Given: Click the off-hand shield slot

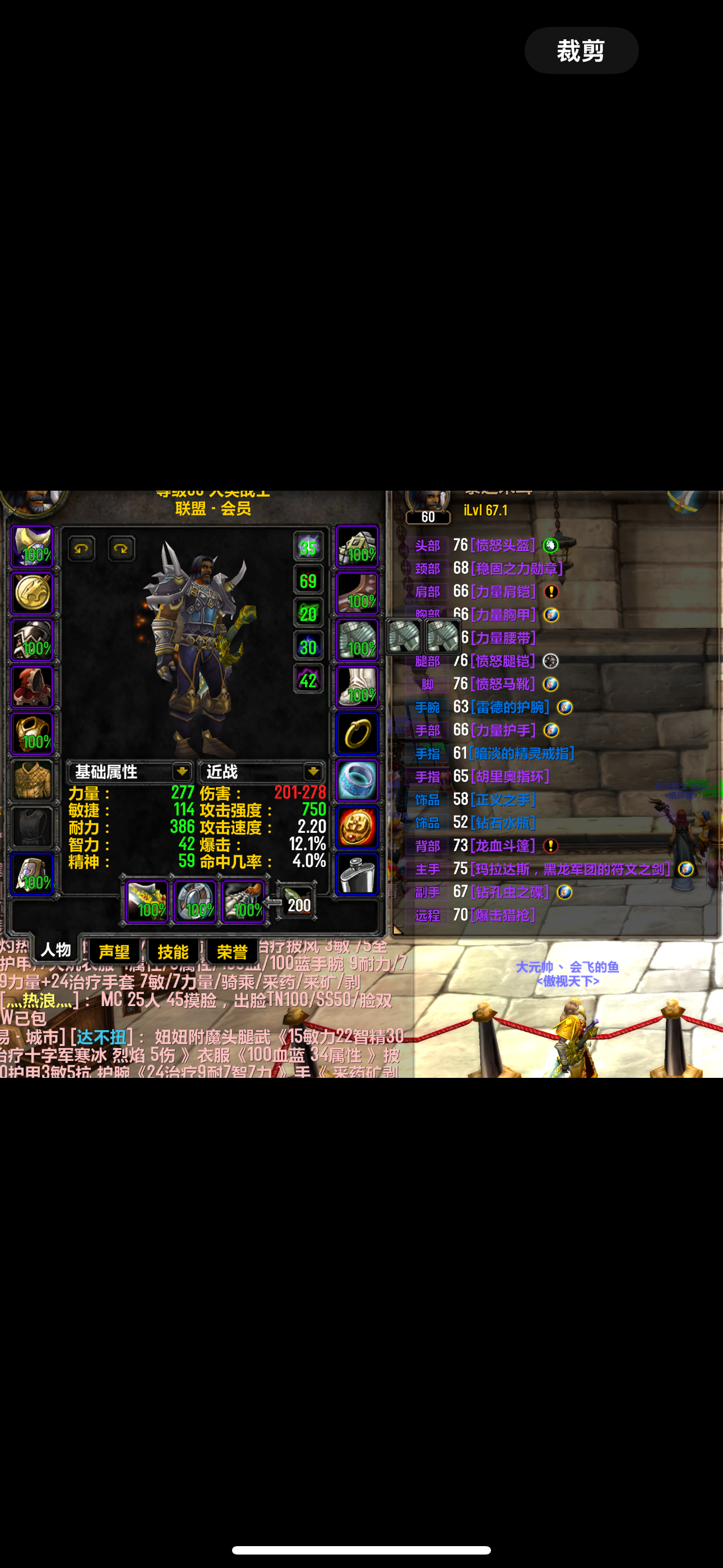Looking at the screenshot, I should (x=194, y=901).
